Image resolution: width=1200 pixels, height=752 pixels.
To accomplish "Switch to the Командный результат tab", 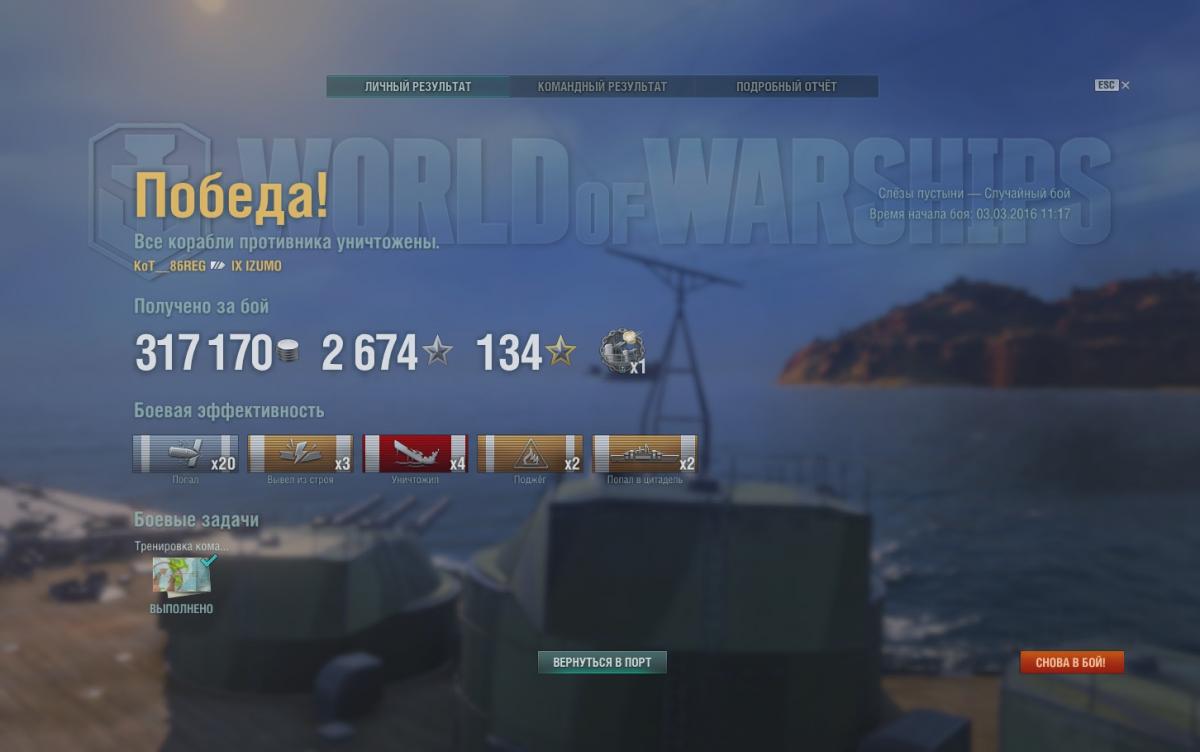I will coord(602,87).
